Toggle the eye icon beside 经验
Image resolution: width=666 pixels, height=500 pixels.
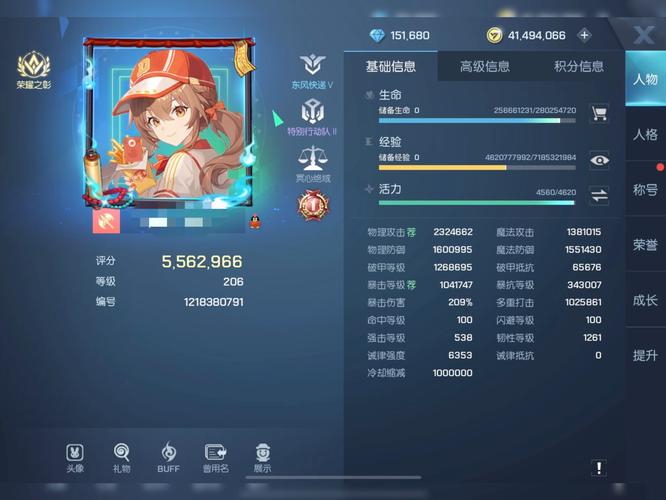click(599, 159)
